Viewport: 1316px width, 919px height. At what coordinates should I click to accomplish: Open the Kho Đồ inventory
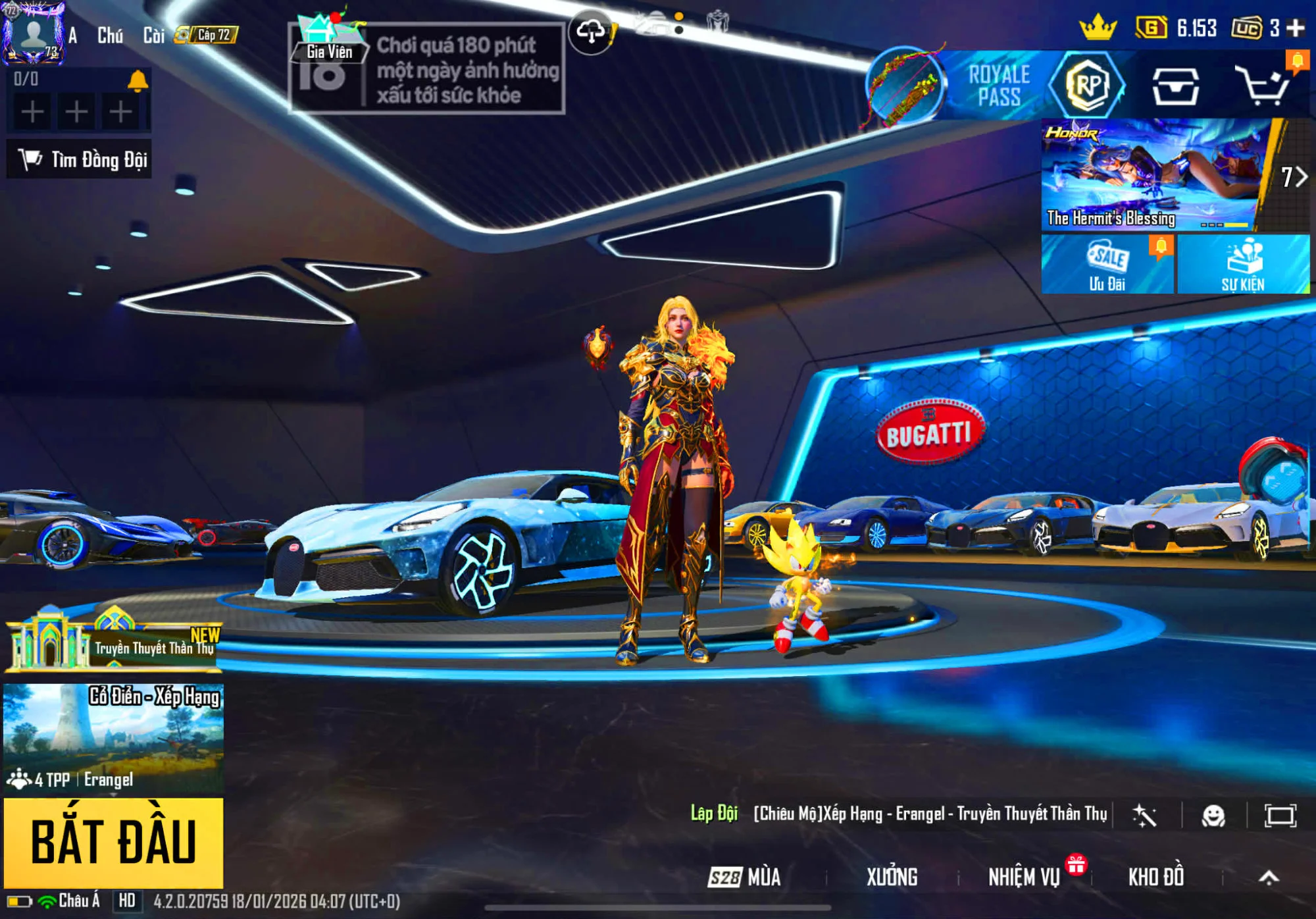(1156, 877)
